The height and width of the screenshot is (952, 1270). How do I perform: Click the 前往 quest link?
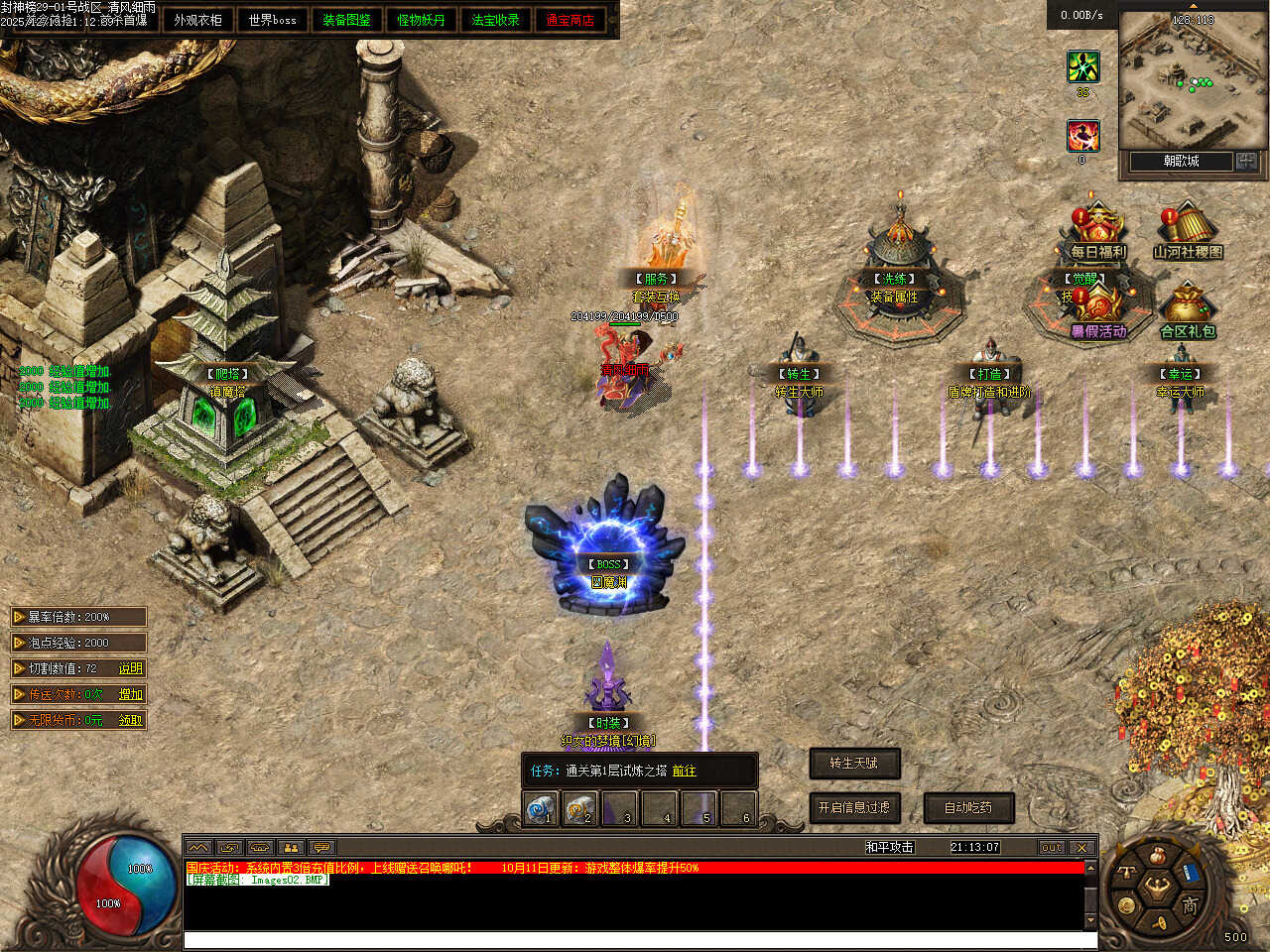click(684, 771)
